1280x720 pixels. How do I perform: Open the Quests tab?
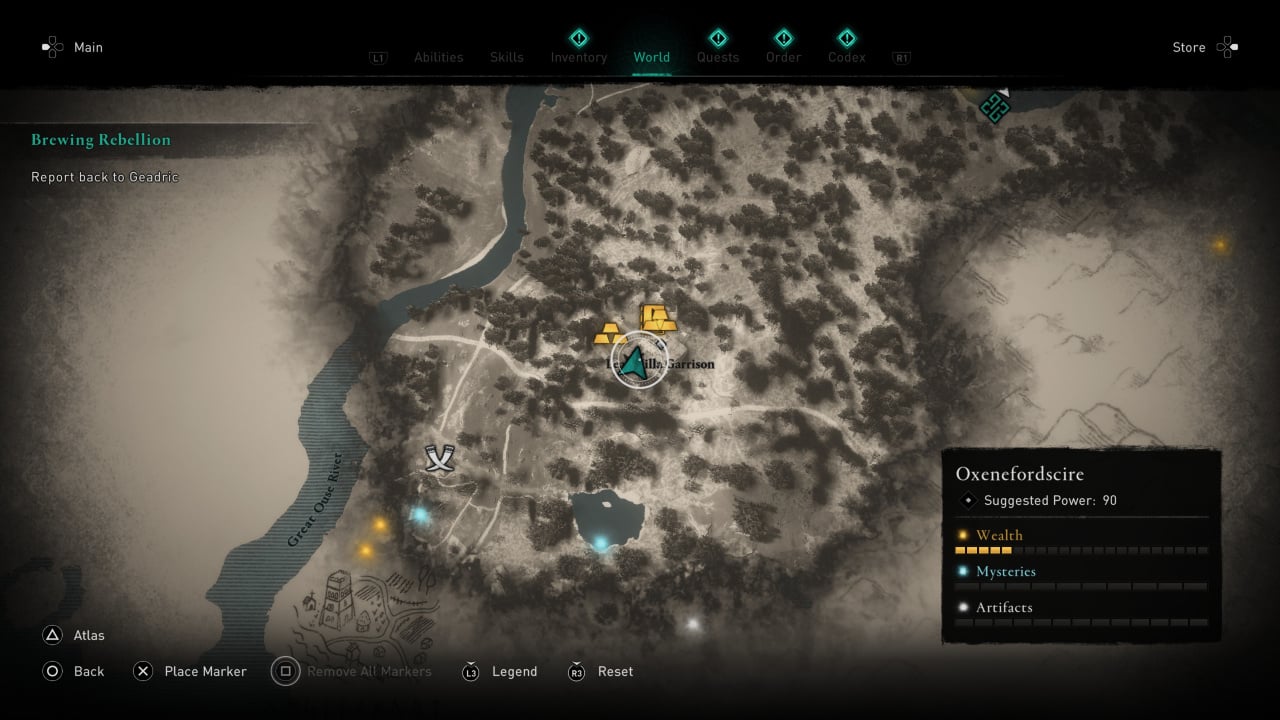click(718, 57)
